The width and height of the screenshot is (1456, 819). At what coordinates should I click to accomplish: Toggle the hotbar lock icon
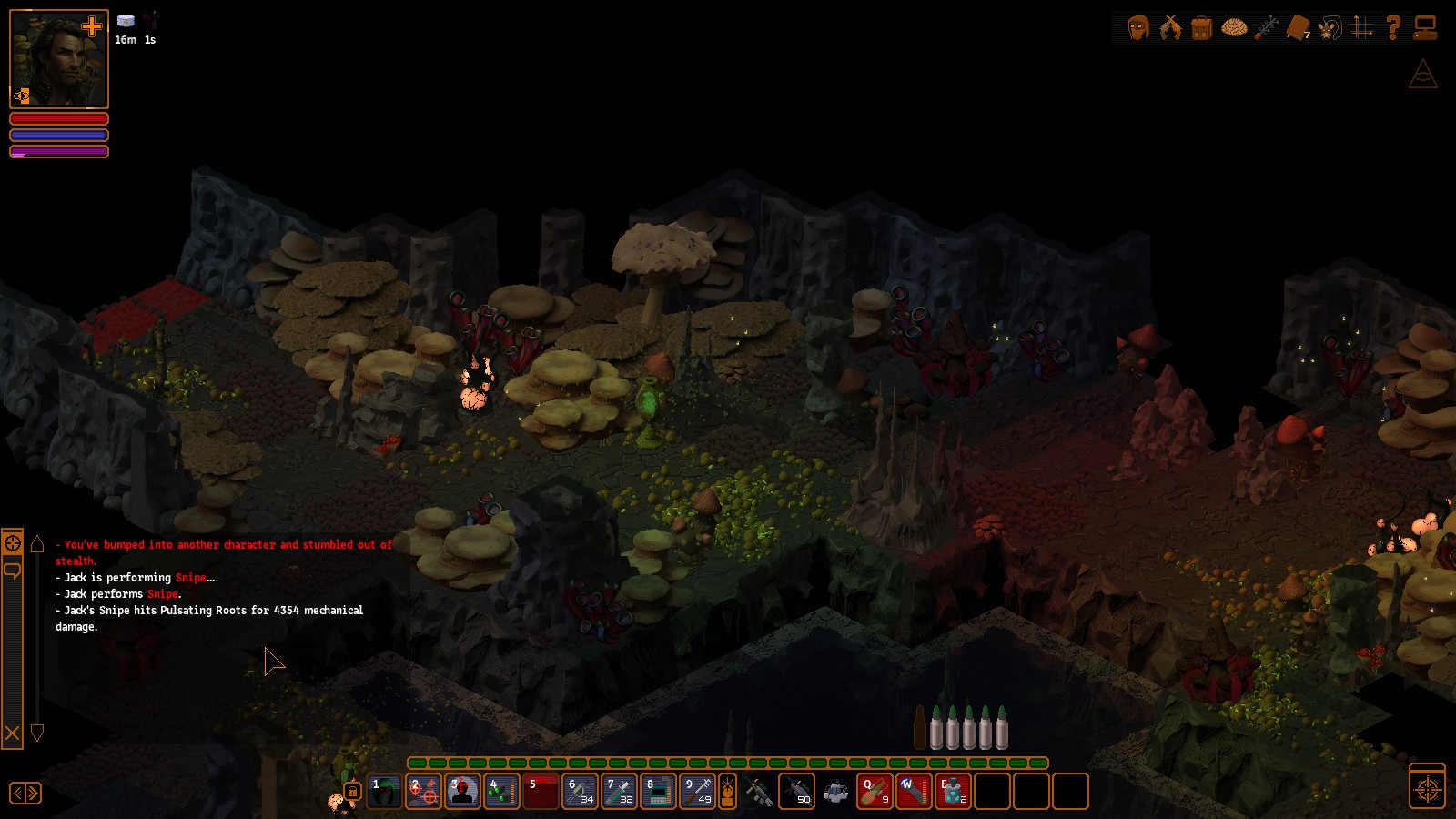pos(352,792)
